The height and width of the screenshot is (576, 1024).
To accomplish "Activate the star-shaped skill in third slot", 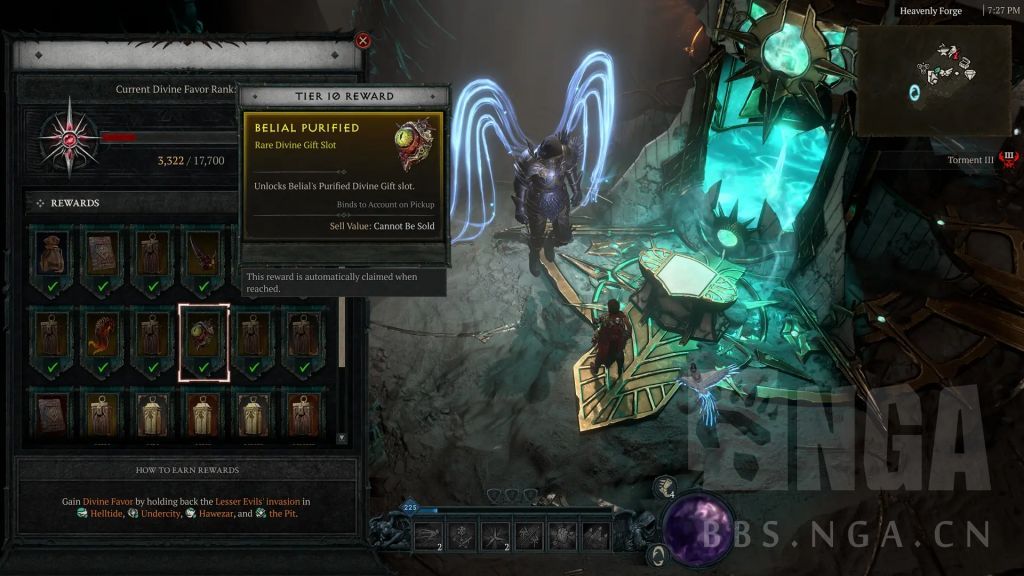I will (x=495, y=534).
